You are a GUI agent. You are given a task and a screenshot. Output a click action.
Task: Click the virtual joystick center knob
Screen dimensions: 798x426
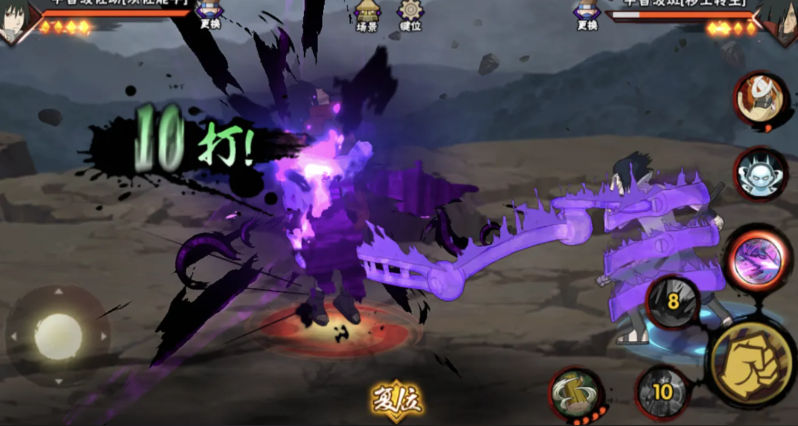[x=57, y=336]
